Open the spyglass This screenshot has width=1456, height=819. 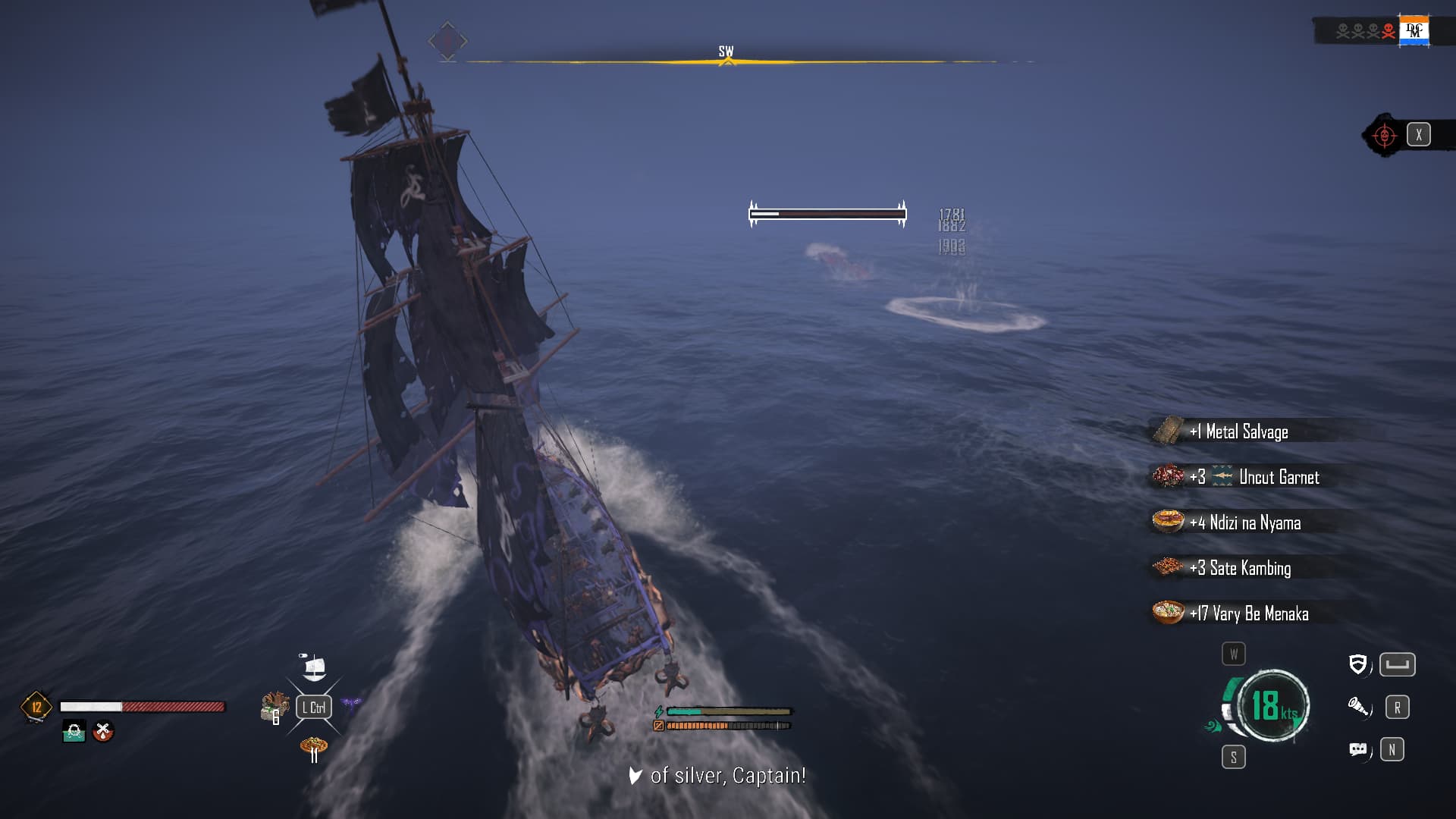click(1358, 708)
